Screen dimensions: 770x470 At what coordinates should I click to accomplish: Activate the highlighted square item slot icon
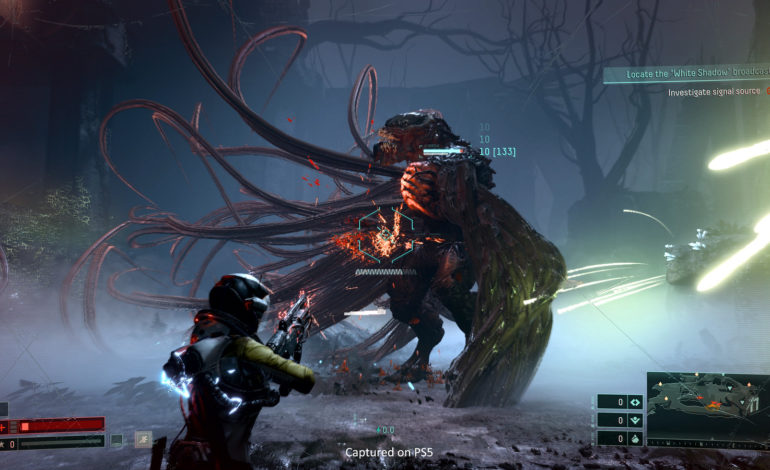pos(143,439)
